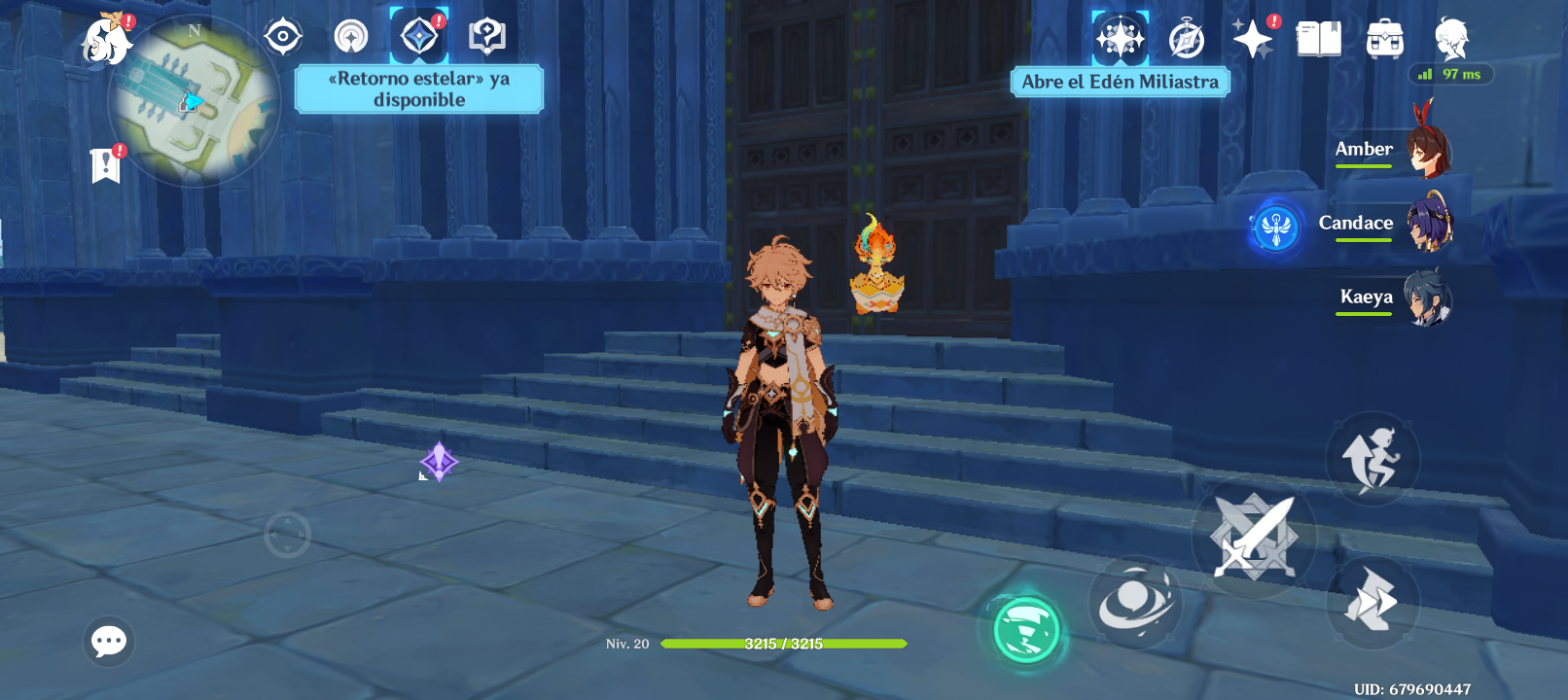1568x700 pixels.
Task: Open the chat speech bubble
Action: [109, 642]
